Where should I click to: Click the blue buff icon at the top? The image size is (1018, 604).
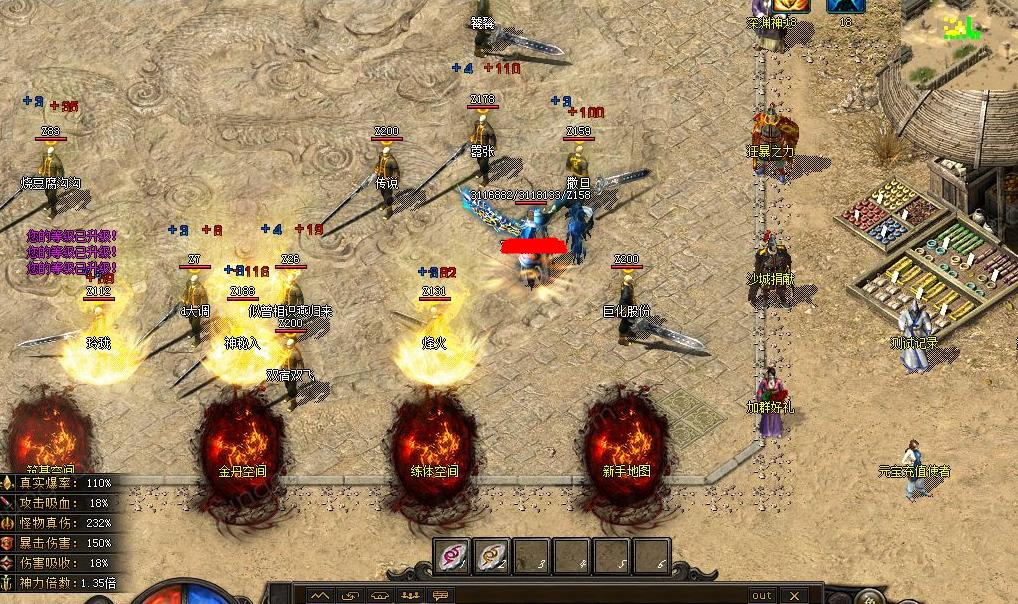click(845, 5)
